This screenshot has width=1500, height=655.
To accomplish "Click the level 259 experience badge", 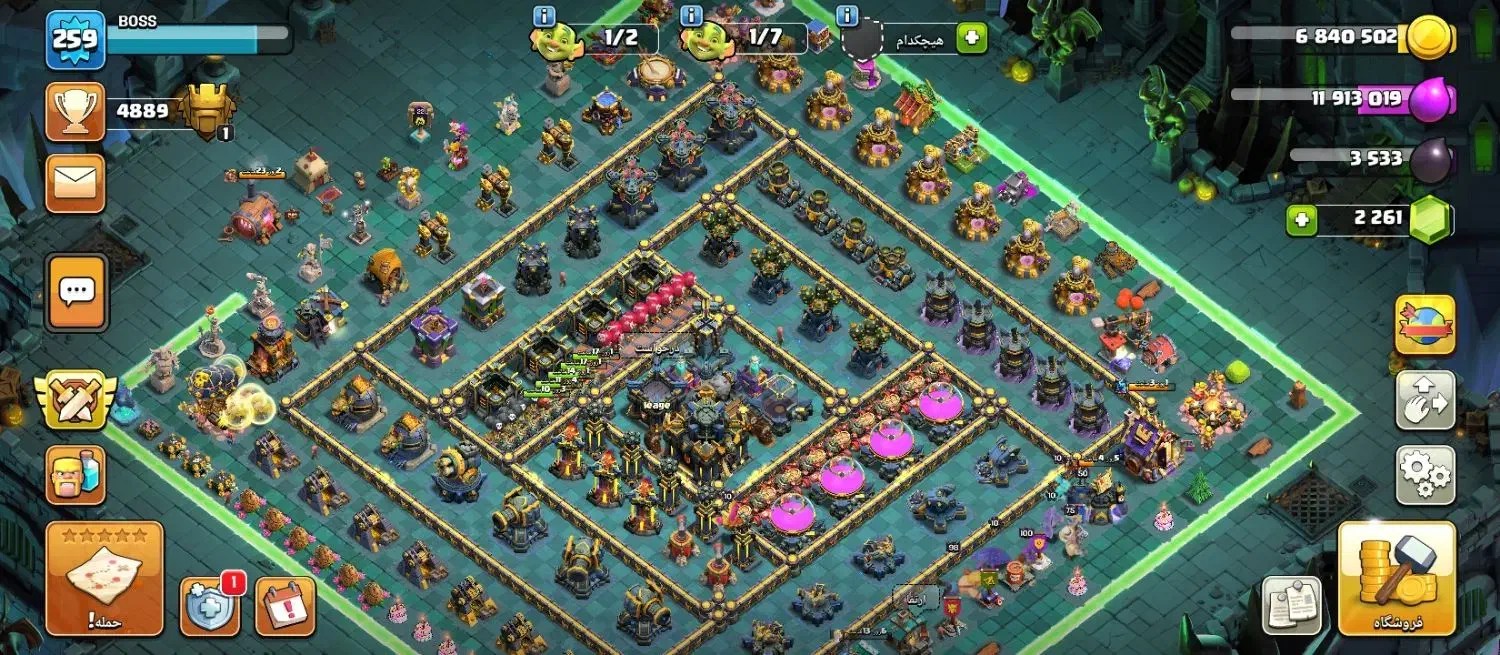I will [x=75, y=40].
